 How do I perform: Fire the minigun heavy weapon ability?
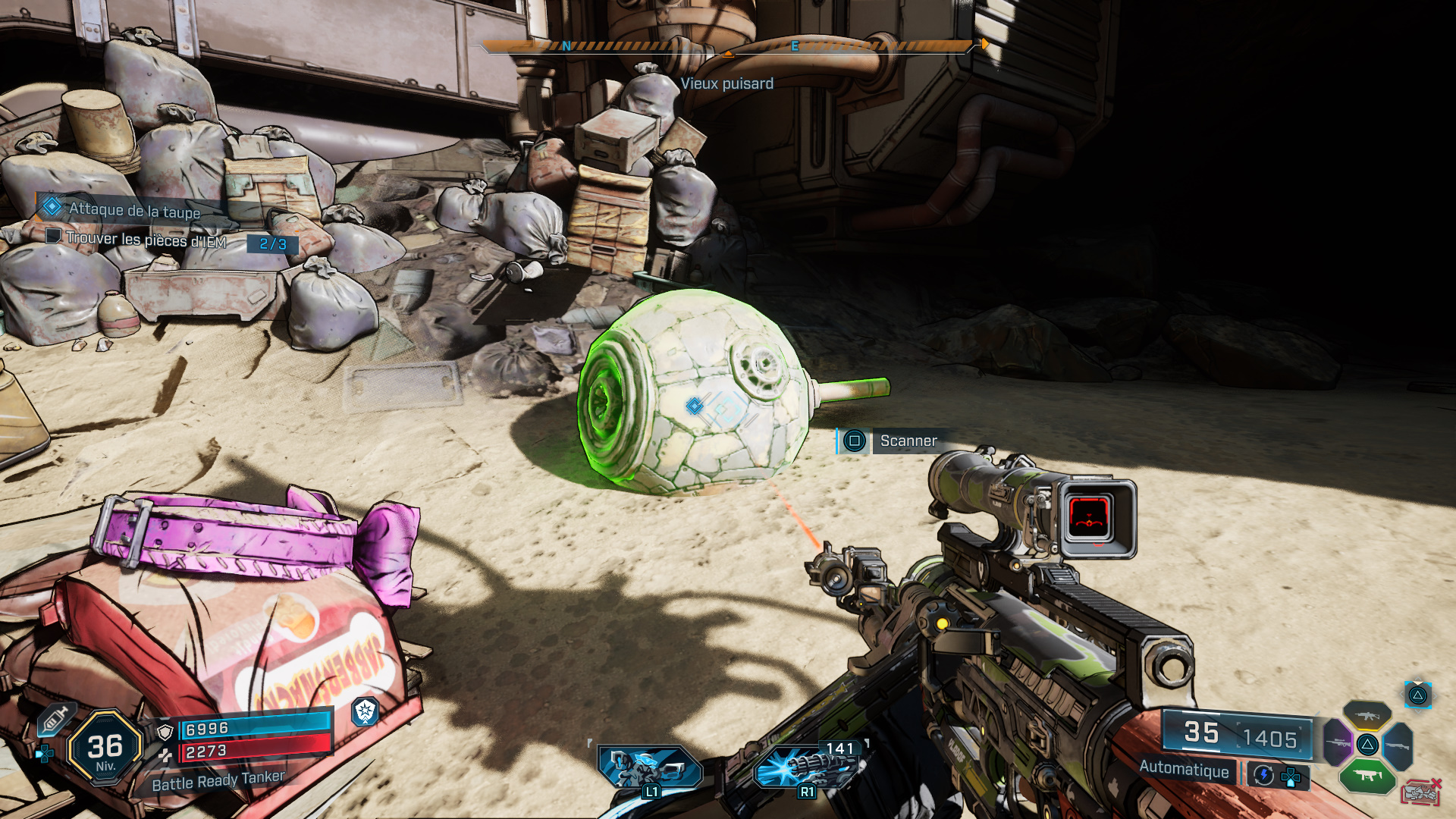(x=808, y=767)
